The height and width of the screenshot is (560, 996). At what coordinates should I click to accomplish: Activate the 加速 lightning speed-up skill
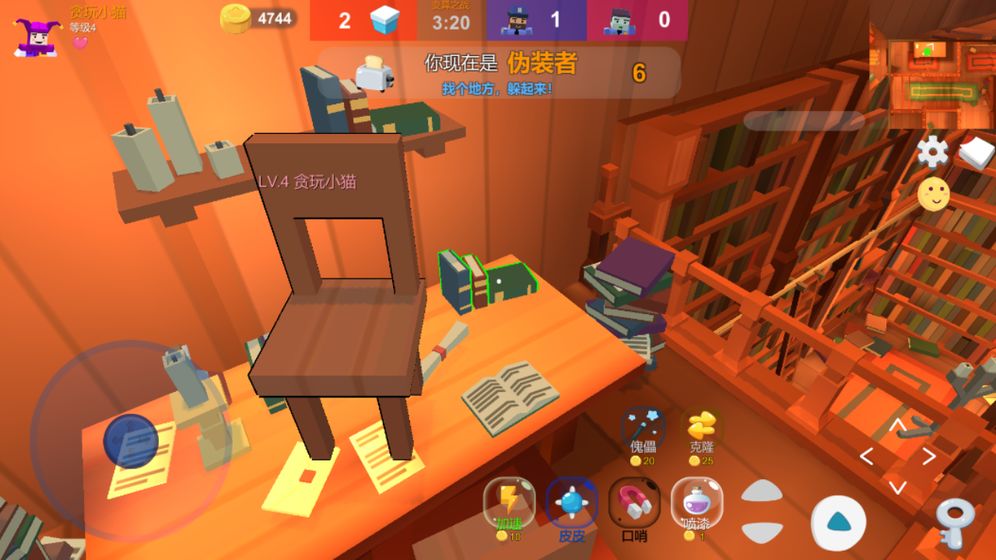tap(509, 500)
